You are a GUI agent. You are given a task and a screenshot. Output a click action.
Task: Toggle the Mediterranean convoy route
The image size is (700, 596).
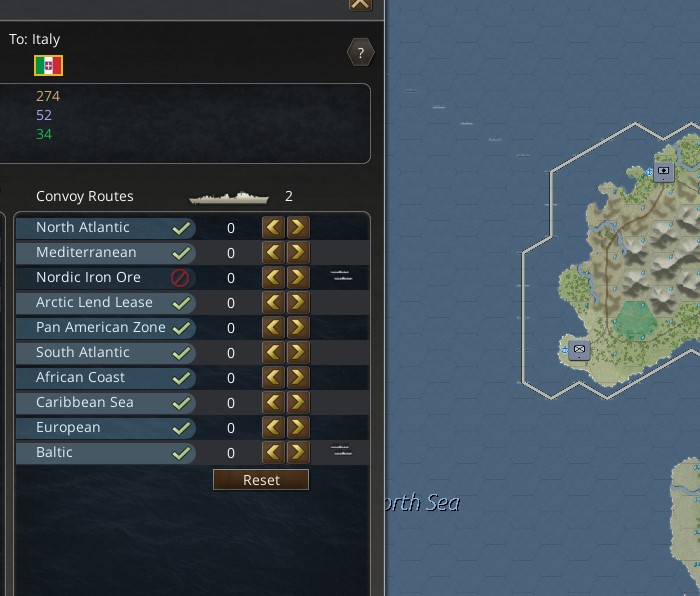[181, 253]
